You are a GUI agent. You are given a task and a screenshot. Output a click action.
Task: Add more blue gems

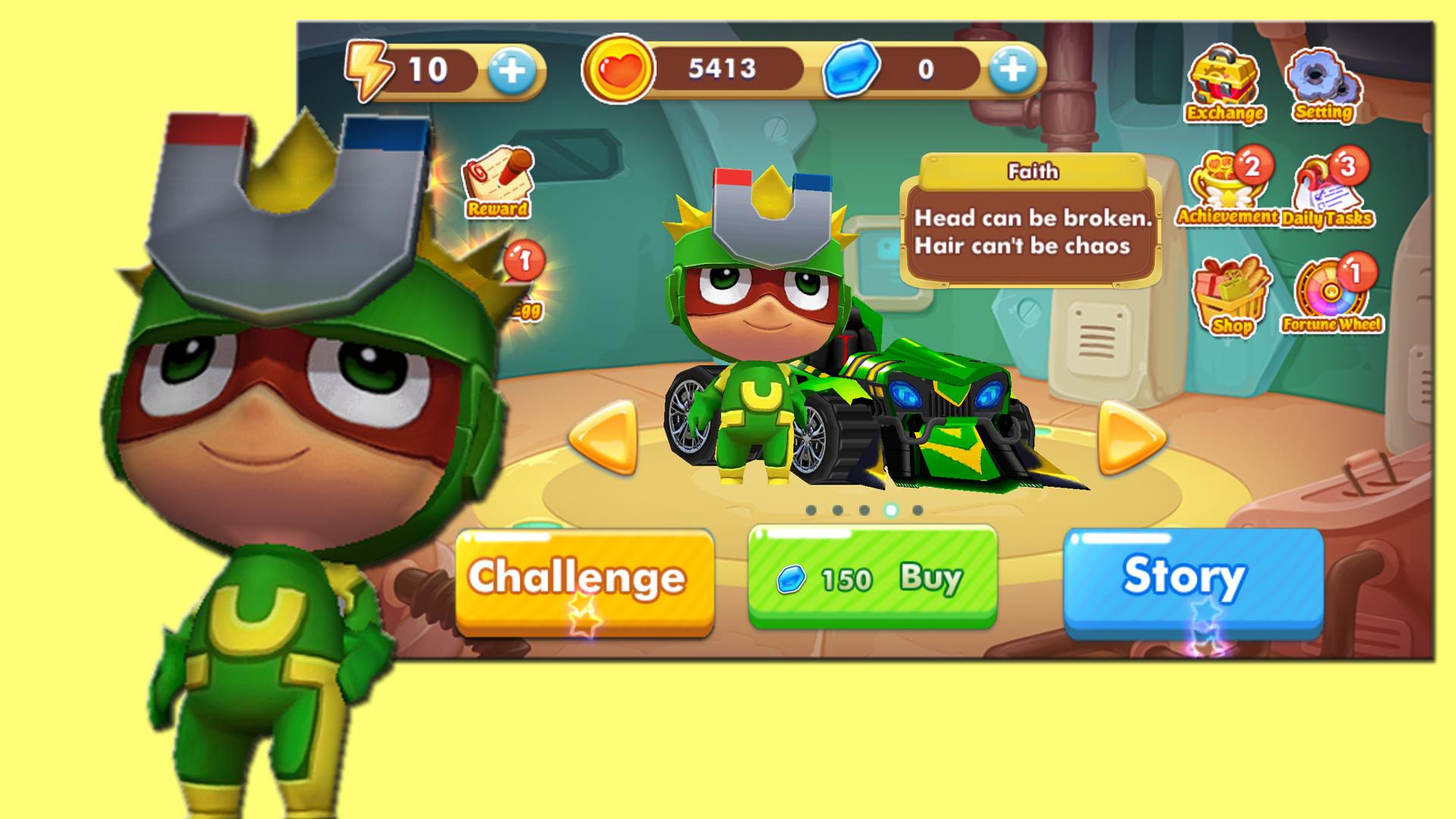pyautogui.click(x=1012, y=71)
